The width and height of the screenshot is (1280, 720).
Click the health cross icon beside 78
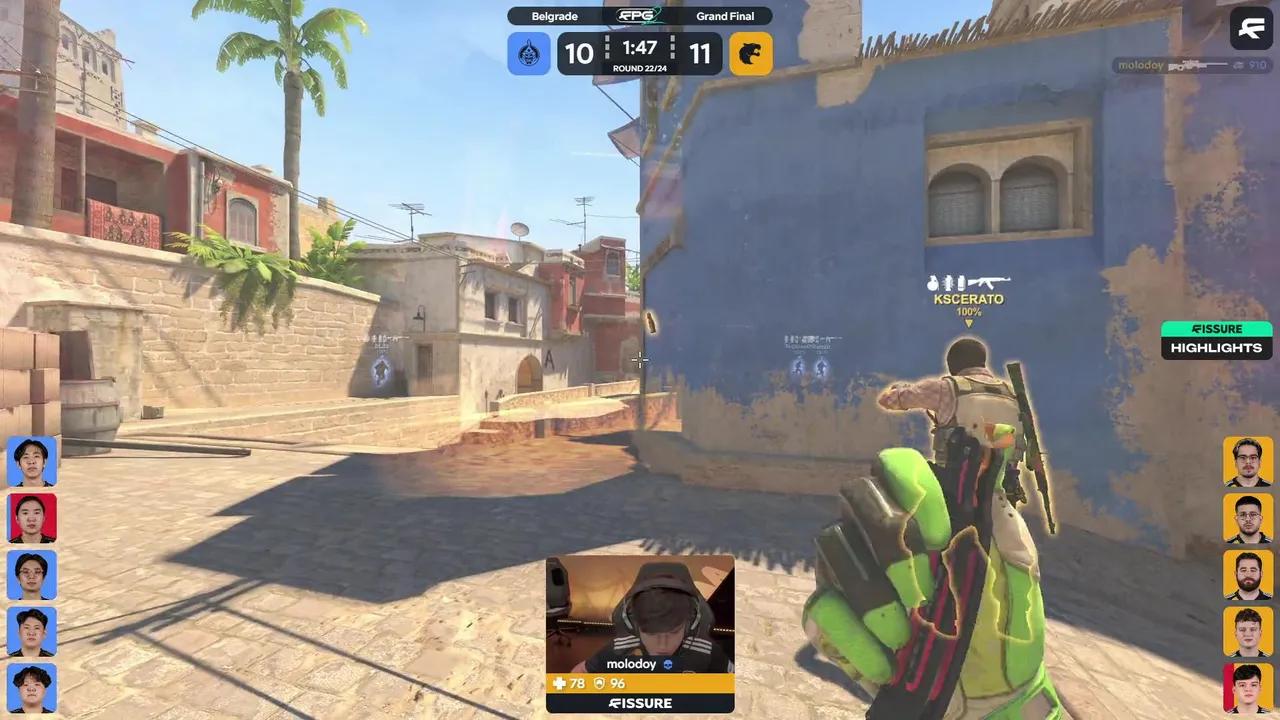(559, 683)
